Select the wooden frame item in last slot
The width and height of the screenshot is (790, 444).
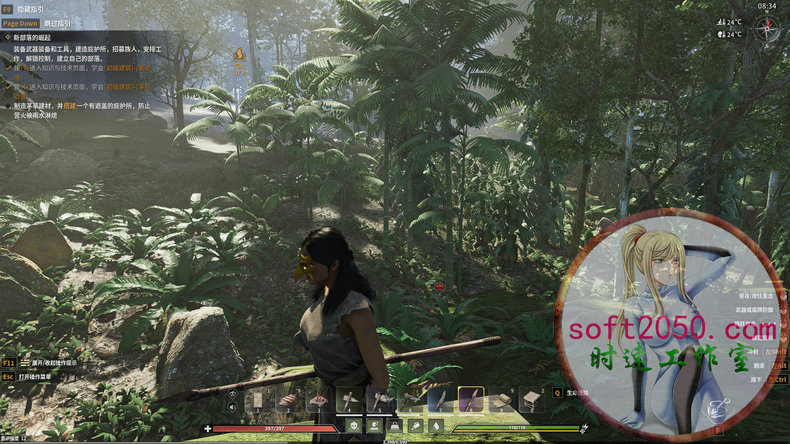(x=531, y=400)
